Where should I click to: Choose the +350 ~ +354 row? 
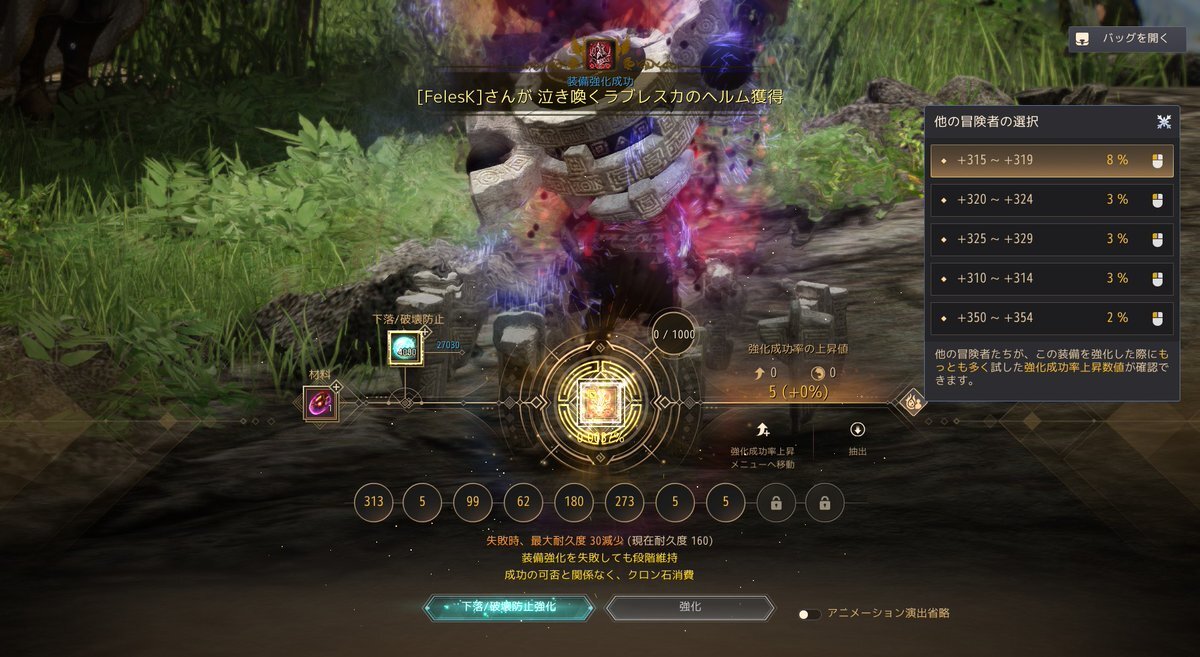pos(1051,318)
